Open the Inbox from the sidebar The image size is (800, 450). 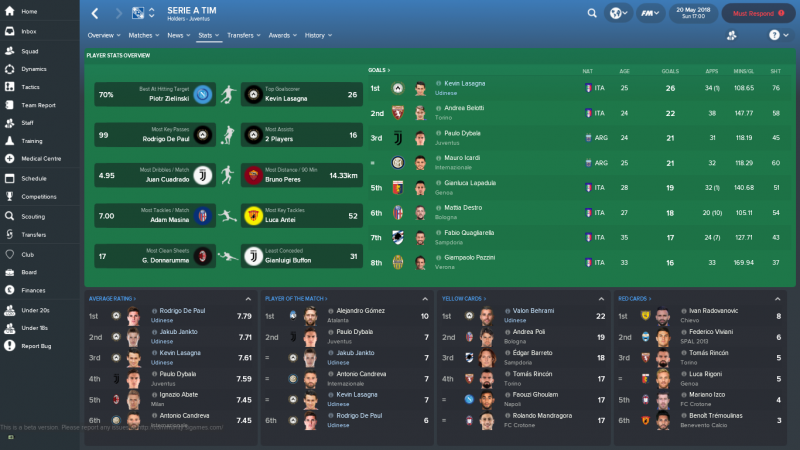pyautogui.click(x=28, y=31)
